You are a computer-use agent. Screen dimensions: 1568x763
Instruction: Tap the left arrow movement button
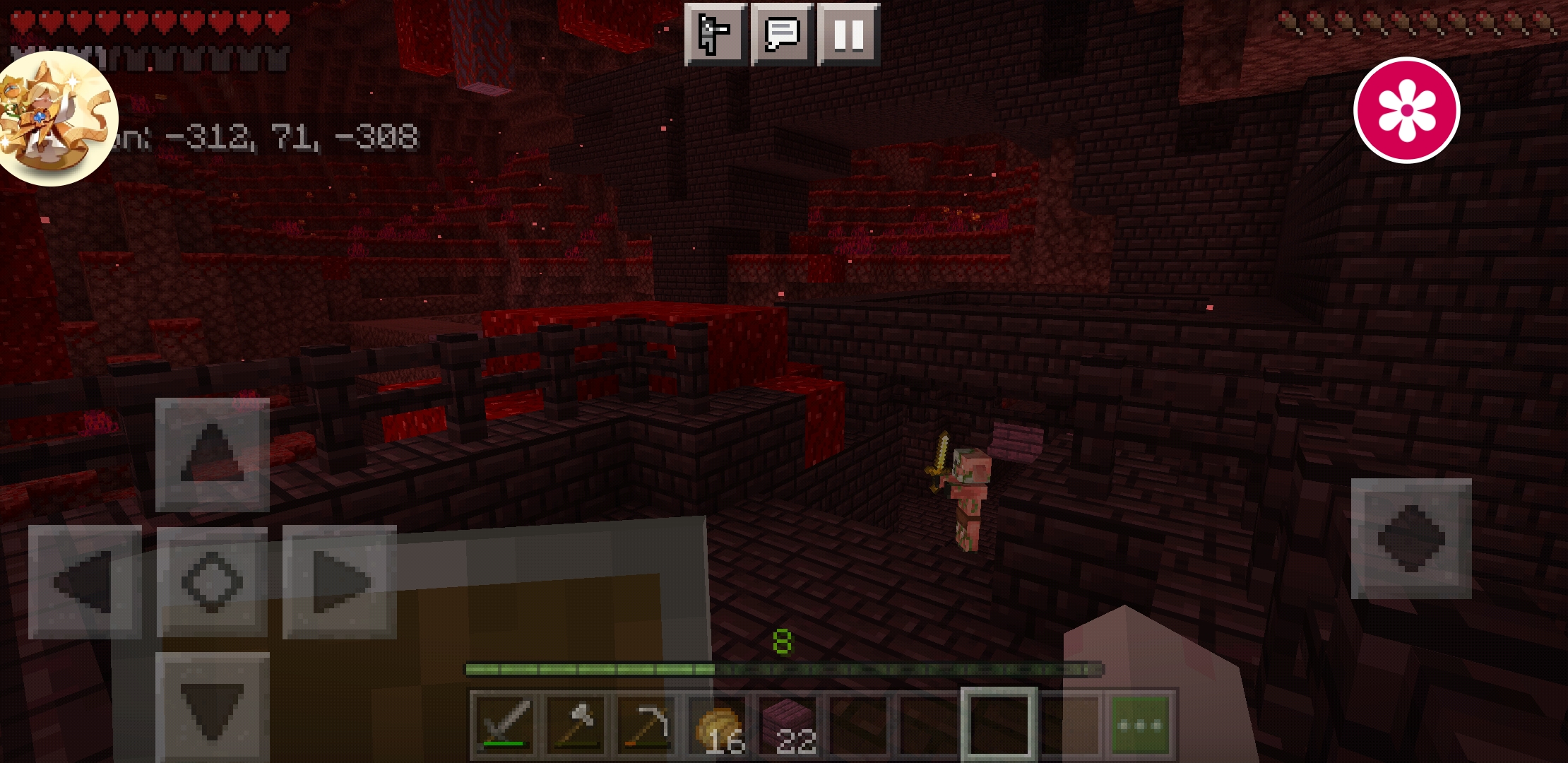click(x=85, y=582)
